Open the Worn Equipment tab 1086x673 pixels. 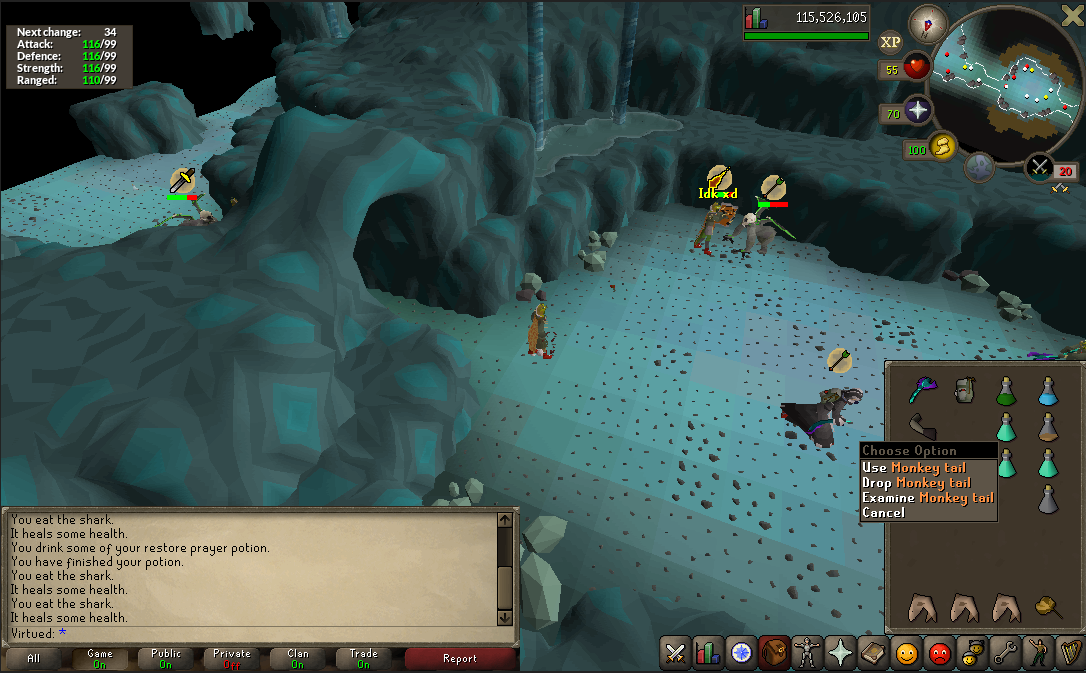[807, 653]
